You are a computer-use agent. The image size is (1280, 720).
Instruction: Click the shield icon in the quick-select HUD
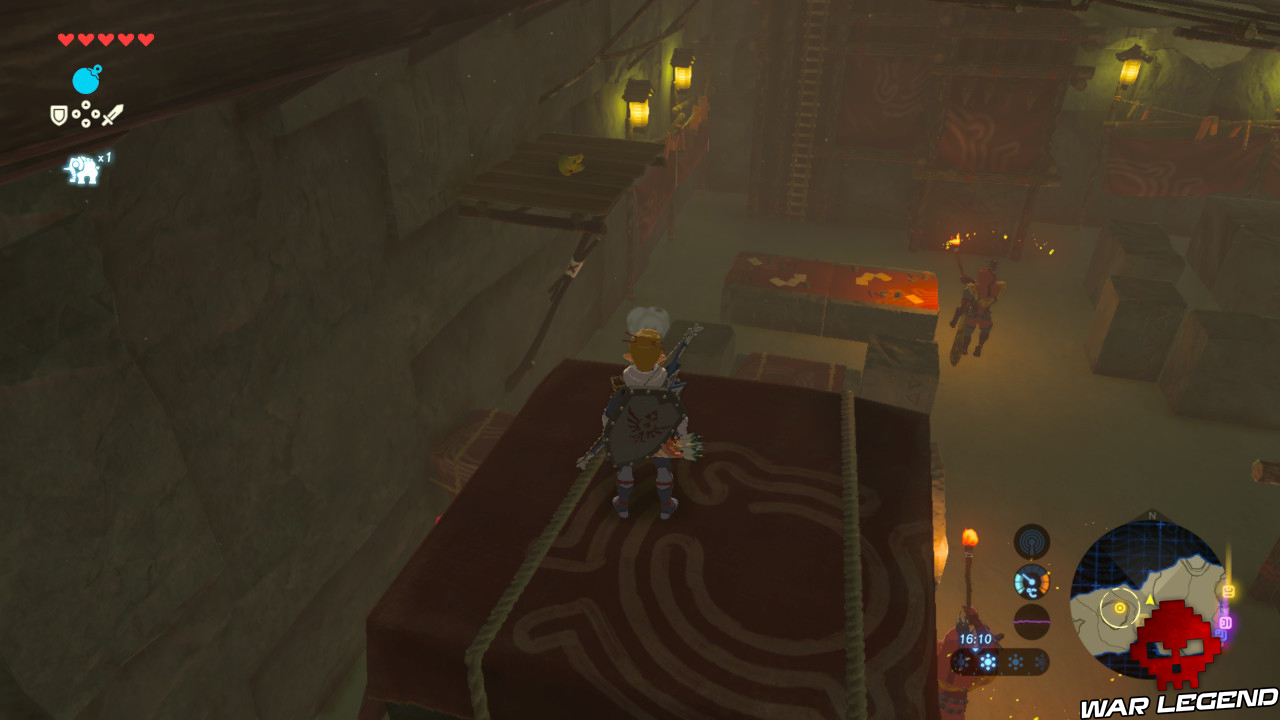(x=58, y=114)
